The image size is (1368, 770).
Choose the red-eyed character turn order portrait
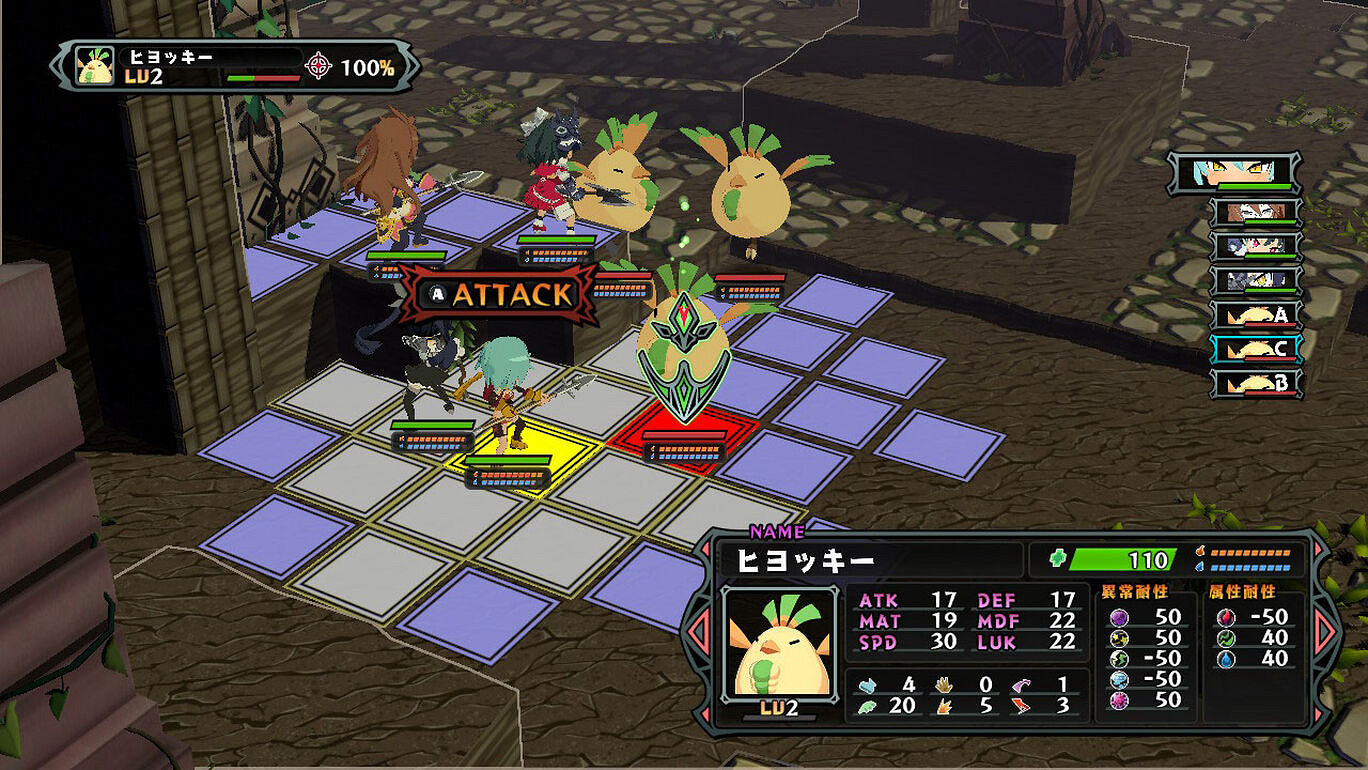click(1256, 246)
